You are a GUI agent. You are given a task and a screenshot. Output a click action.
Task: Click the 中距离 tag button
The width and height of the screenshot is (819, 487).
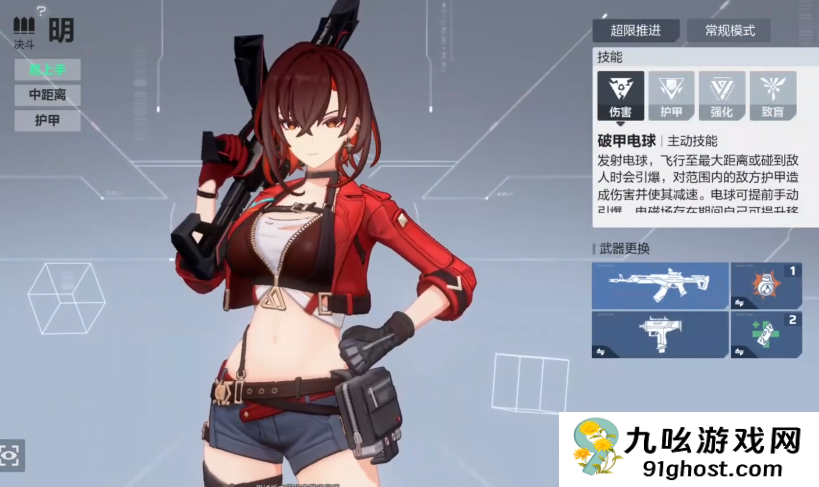click(x=47, y=95)
